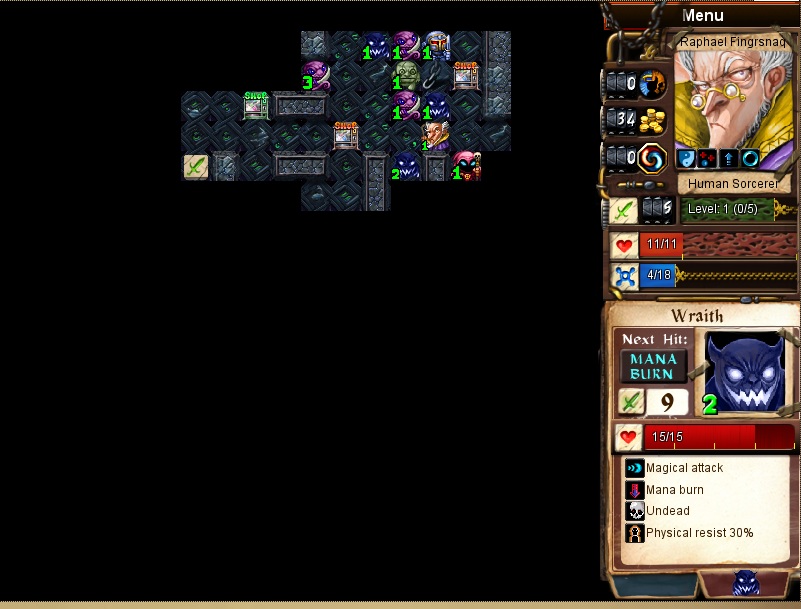Click Raphael Fingrsnaq's character portrait
The width and height of the screenshot is (801, 609).
(x=733, y=98)
